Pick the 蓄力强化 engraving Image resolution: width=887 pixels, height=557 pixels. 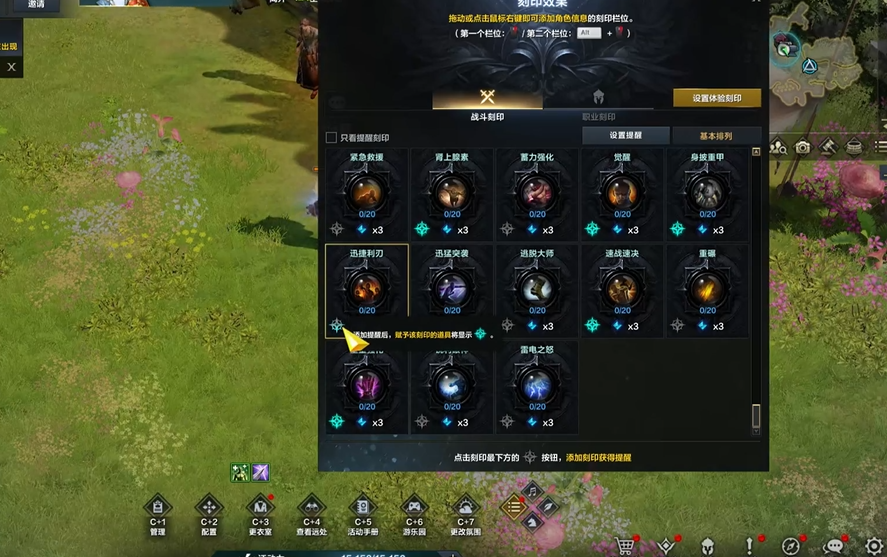tap(537, 193)
